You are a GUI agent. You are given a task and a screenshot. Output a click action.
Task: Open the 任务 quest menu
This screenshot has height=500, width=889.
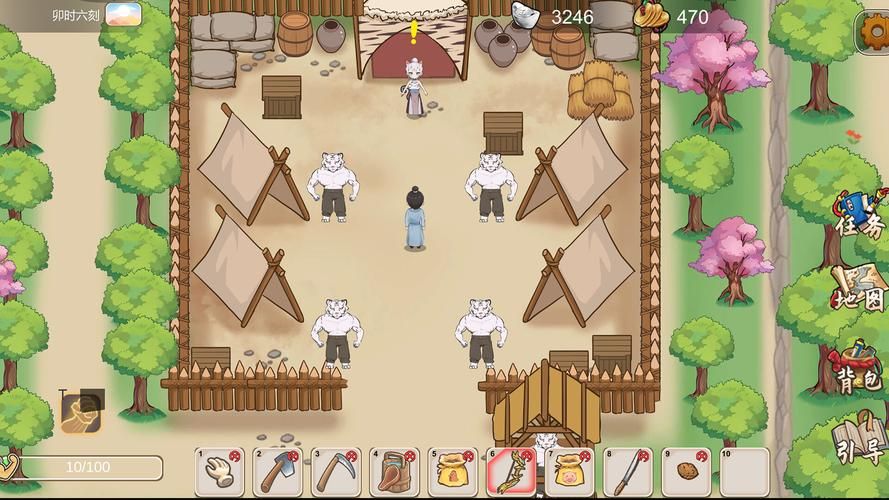[858, 216]
